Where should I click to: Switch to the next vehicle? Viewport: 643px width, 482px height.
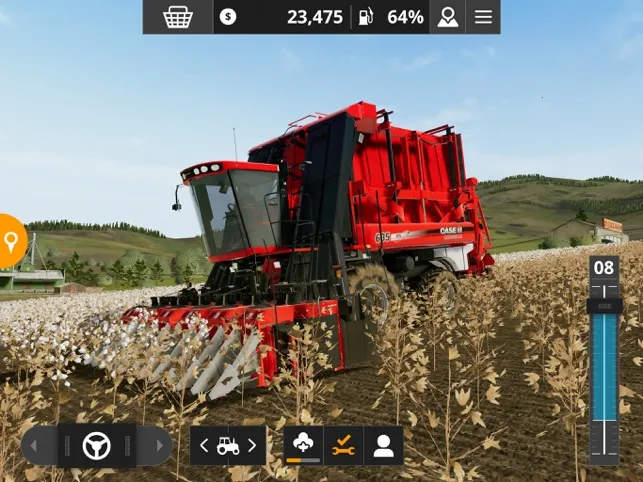(252, 446)
